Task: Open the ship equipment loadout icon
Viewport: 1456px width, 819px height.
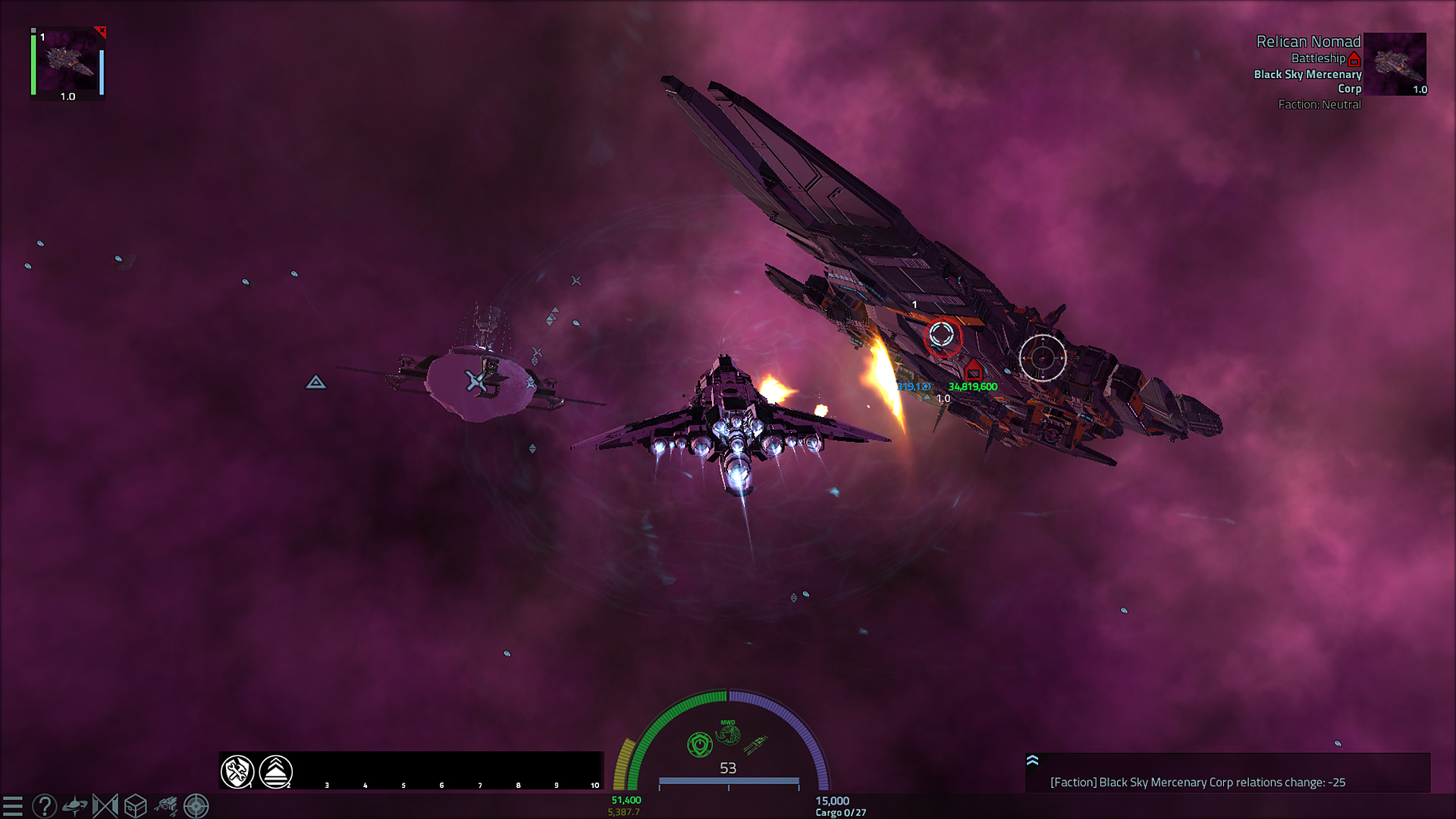Action: click(x=165, y=806)
